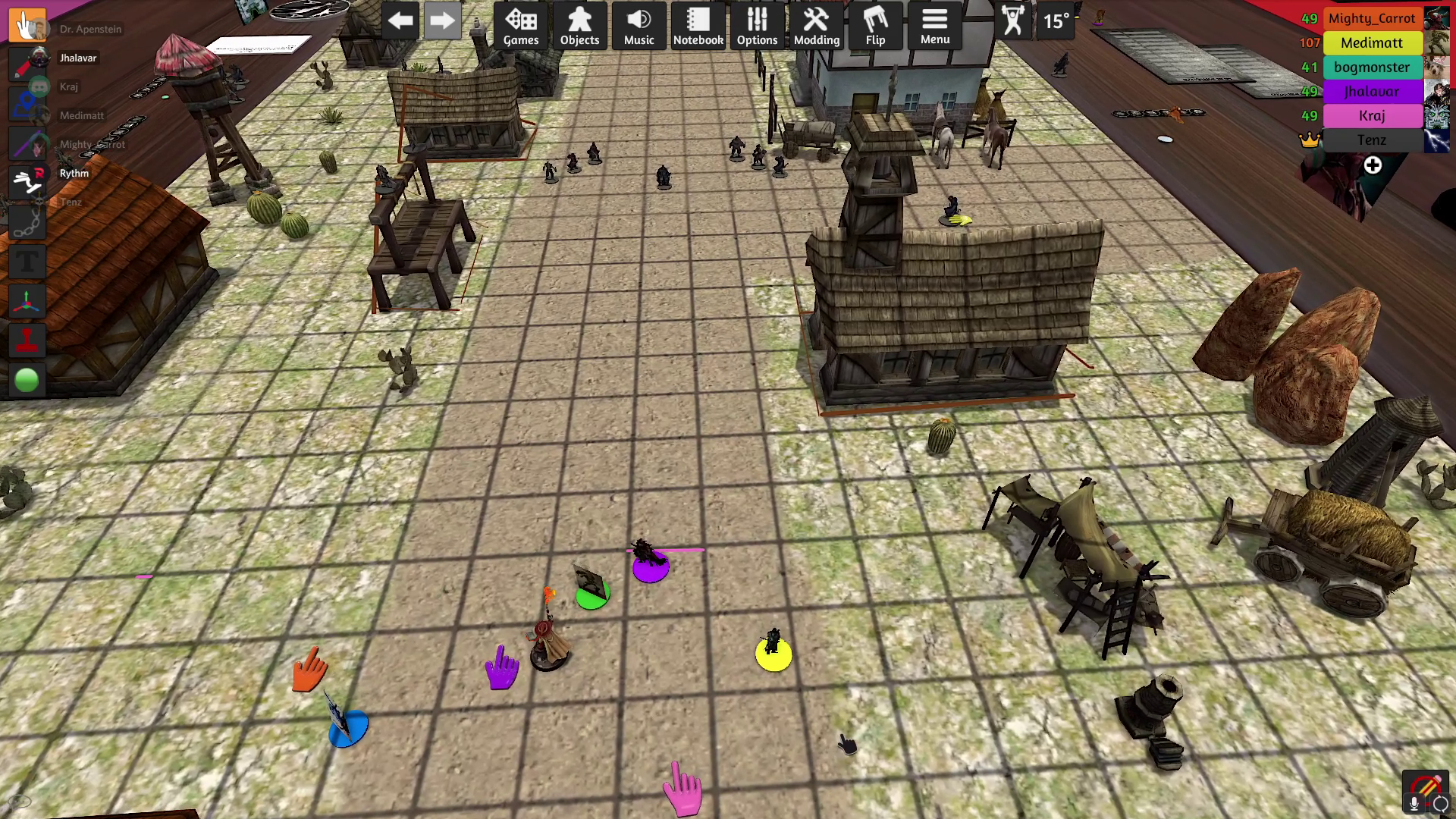Select player Mighty_Carrot in the player list
This screenshot has height=819, width=1456.
click(x=1371, y=18)
